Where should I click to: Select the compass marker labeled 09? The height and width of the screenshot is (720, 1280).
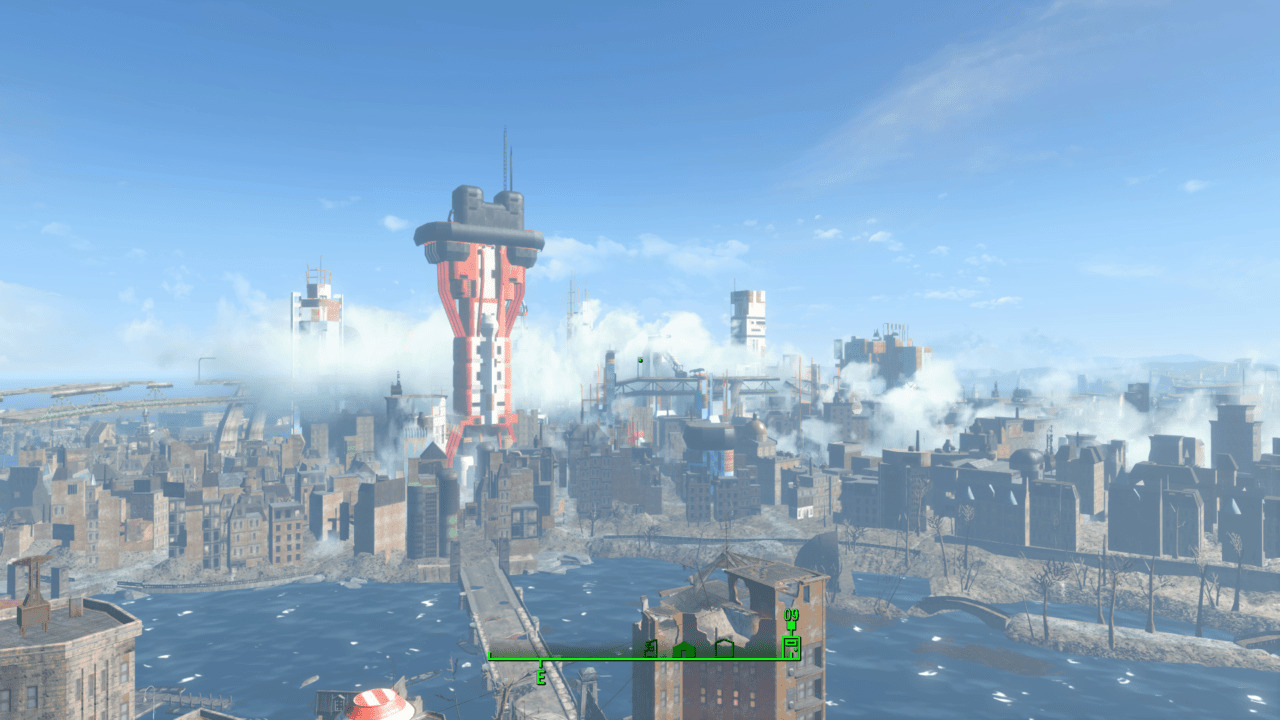pyautogui.click(x=792, y=643)
